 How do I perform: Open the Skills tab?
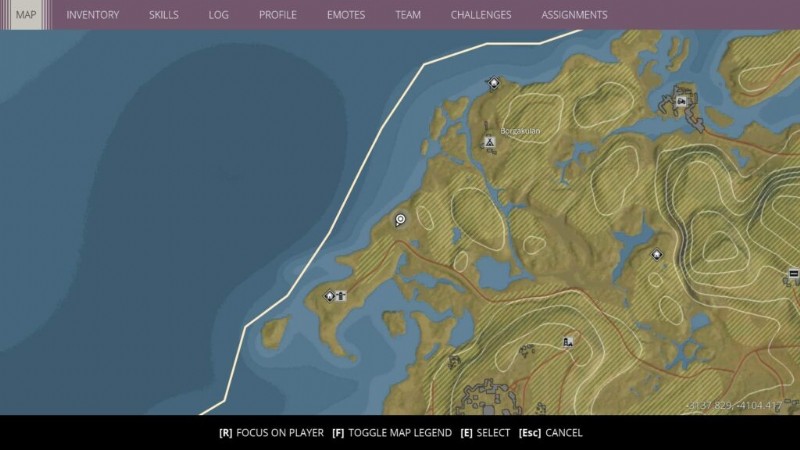[164, 15]
